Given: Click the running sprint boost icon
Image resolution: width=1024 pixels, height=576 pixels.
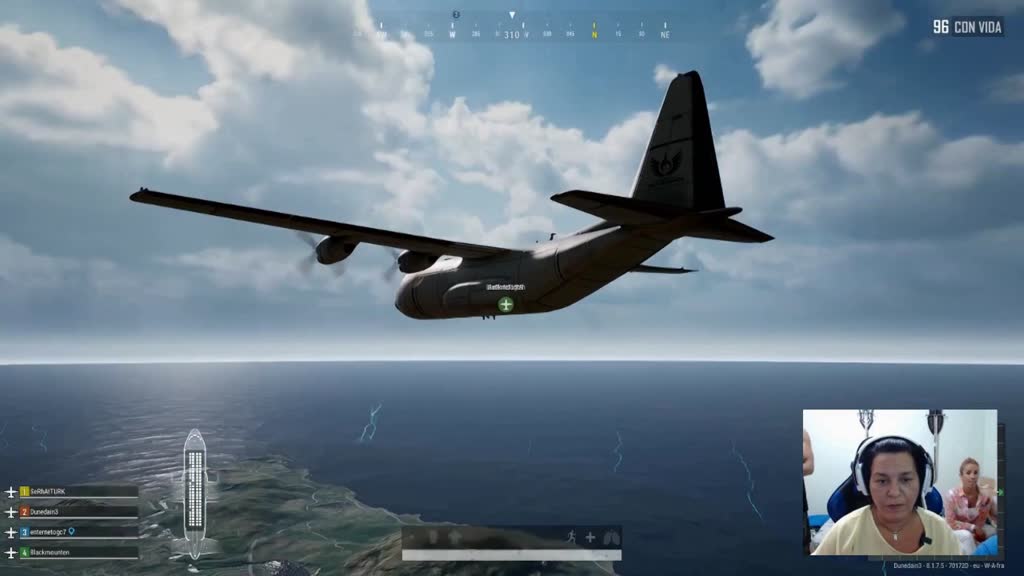Looking at the screenshot, I should [571, 537].
